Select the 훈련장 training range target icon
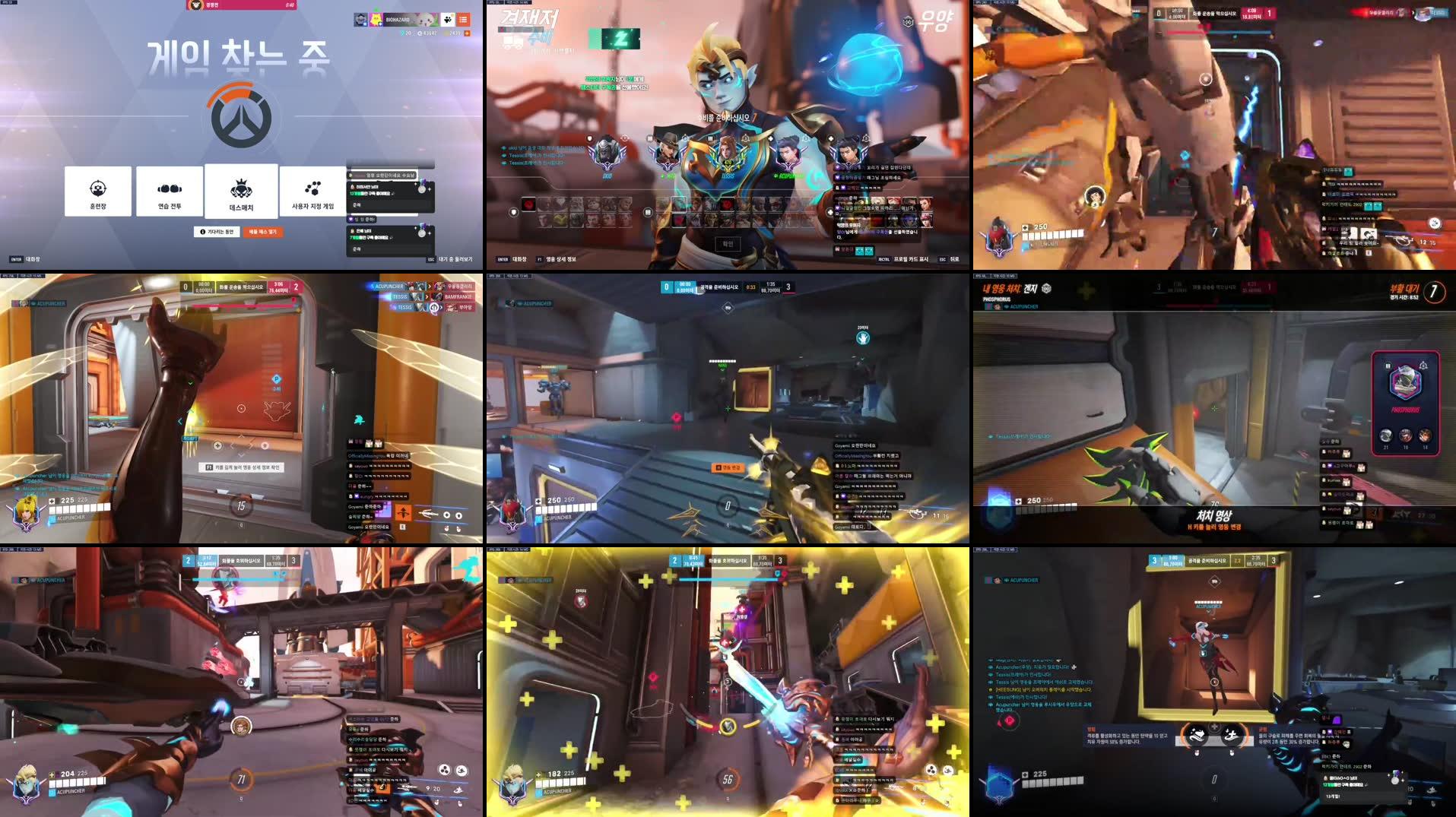 pos(97,187)
